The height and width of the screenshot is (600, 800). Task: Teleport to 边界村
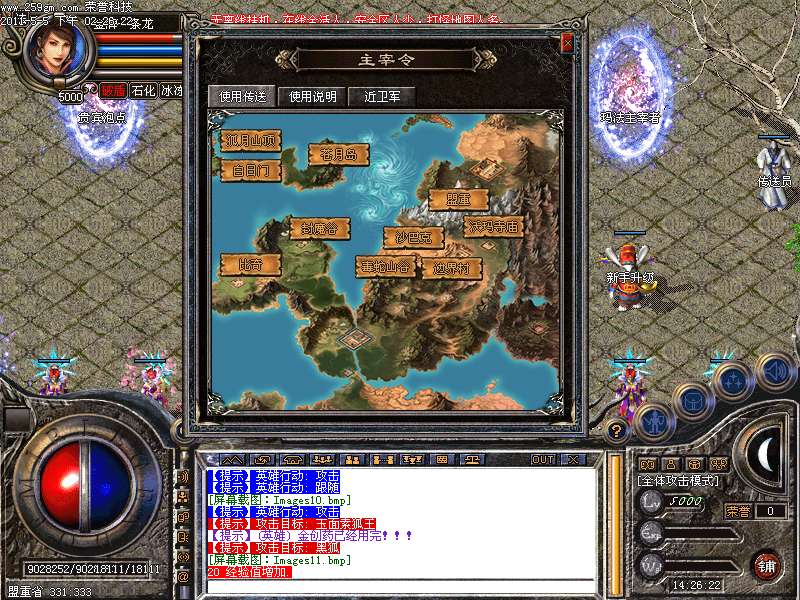(451, 268)
